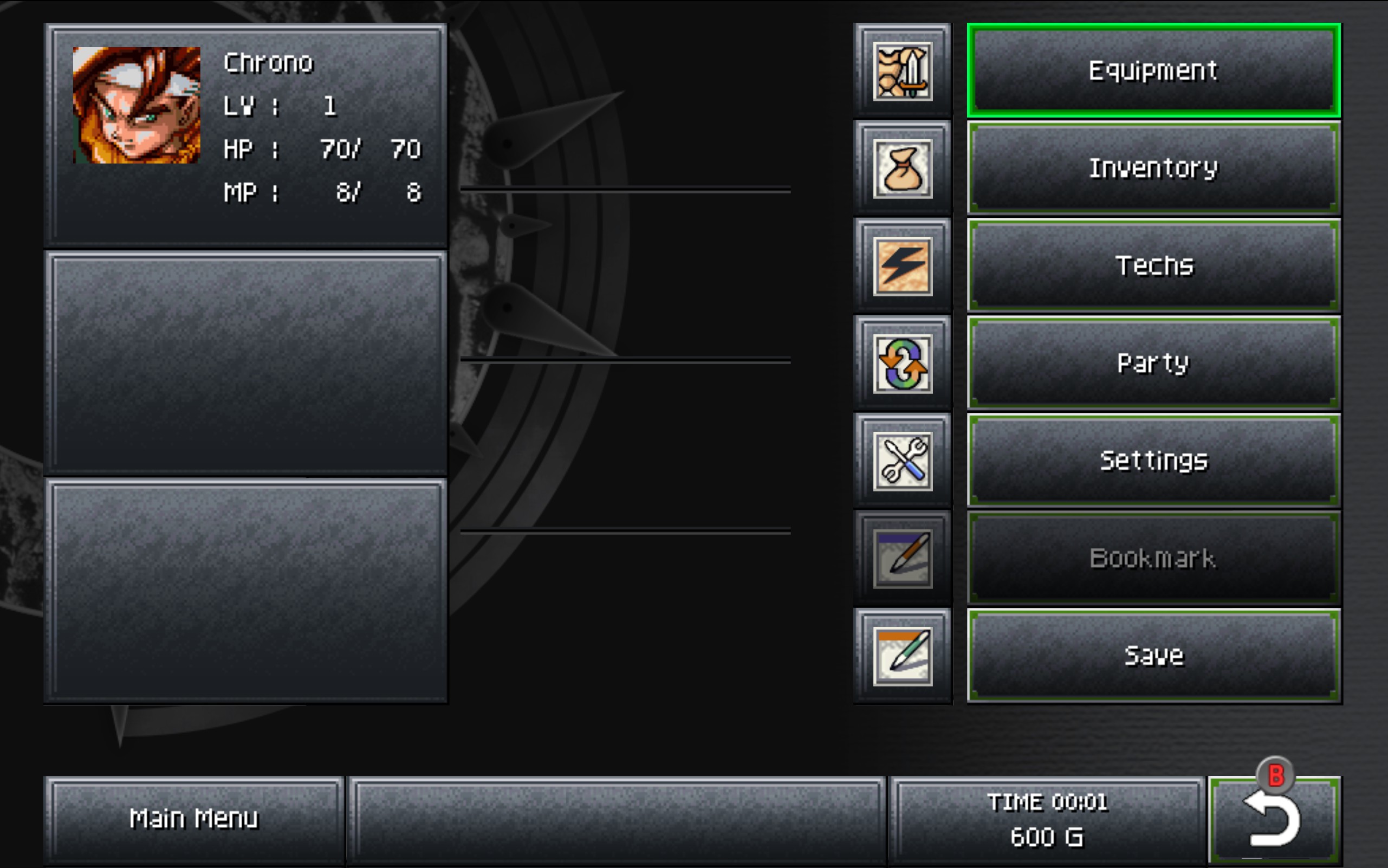Click the grayed-out Bookmark option
This screenshot has height=868, width=1388.
1153,557
